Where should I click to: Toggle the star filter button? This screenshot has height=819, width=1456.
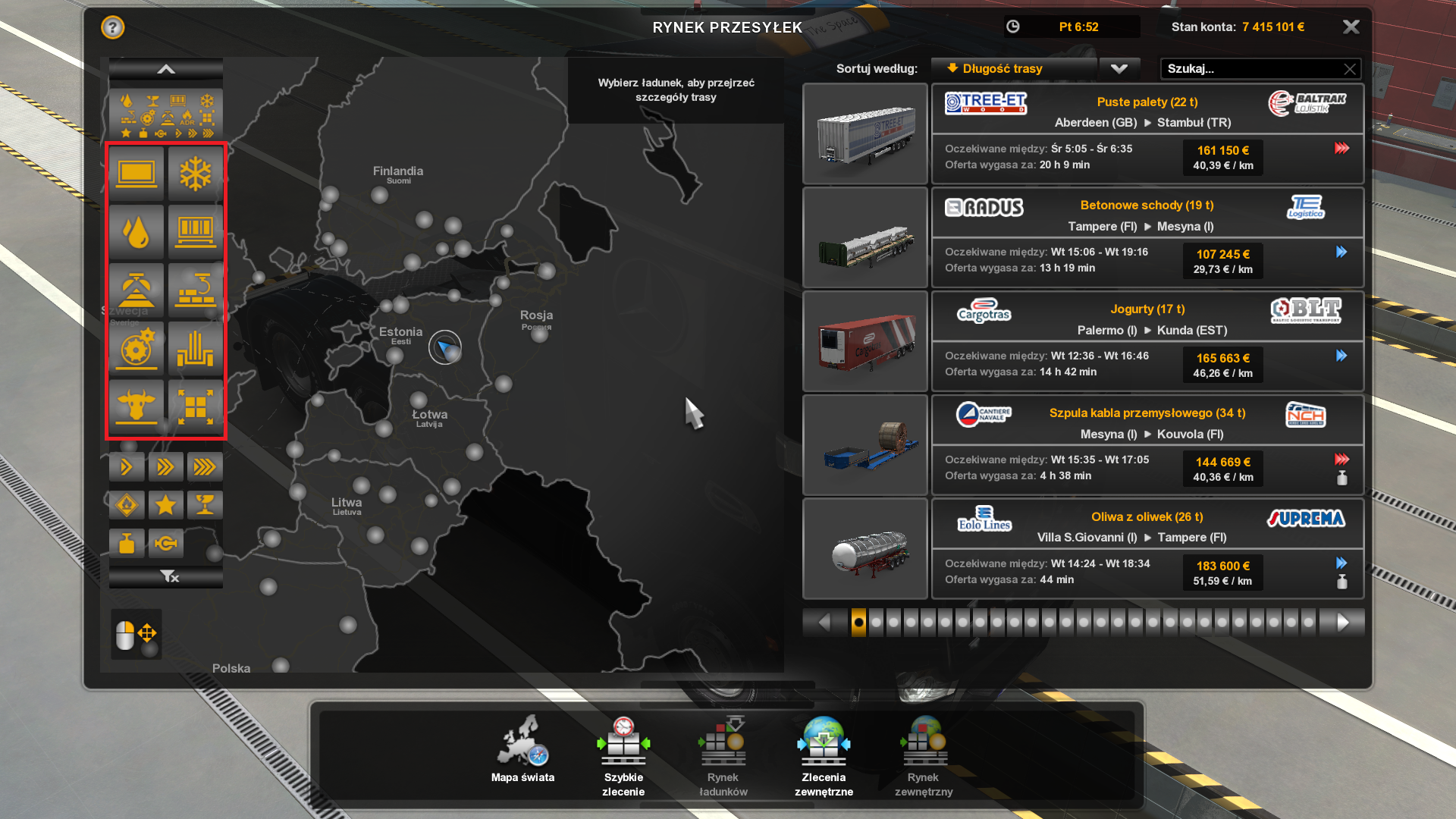coord(165,504)
